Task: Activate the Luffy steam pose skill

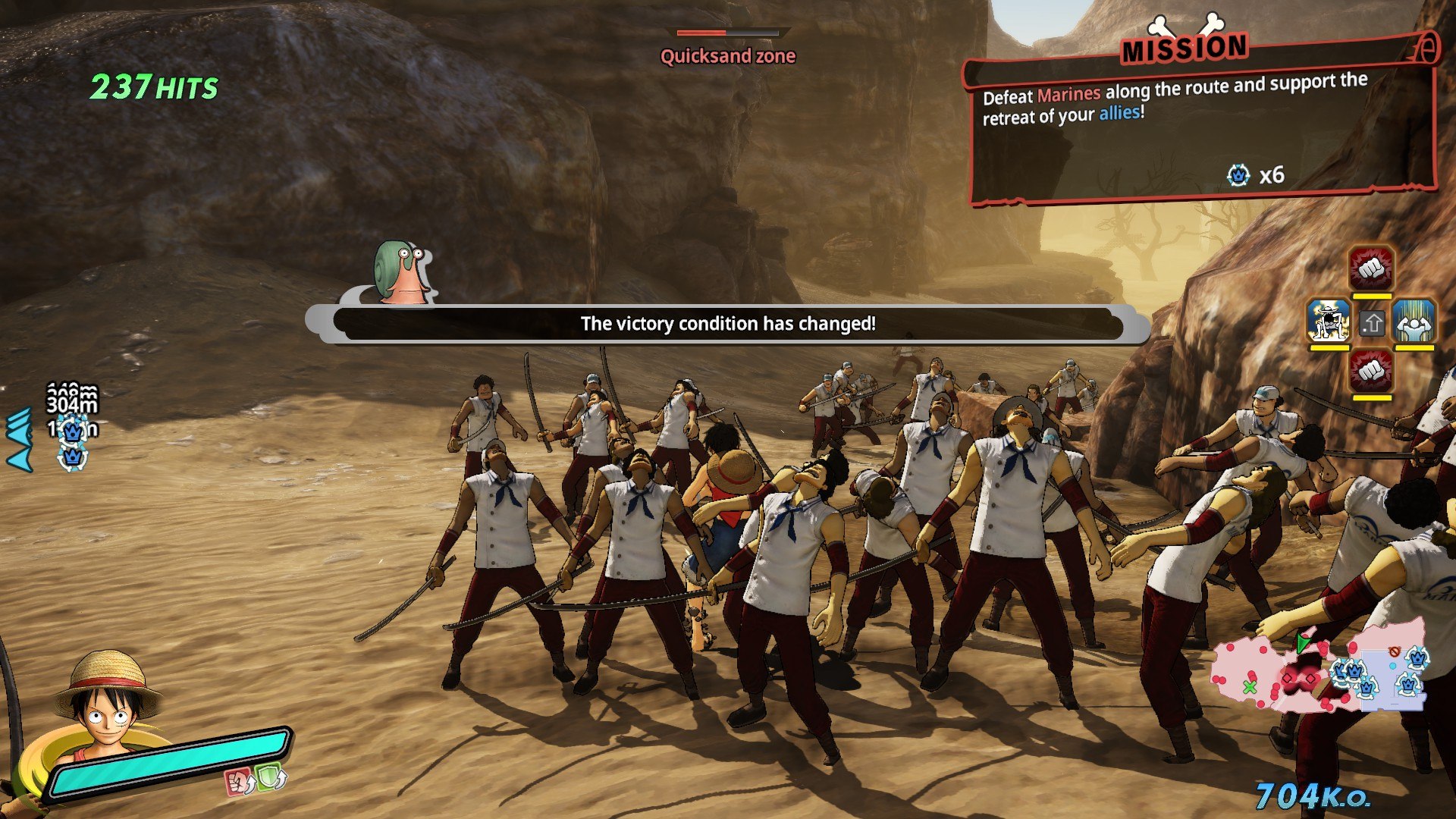Action: [1329, 320]
